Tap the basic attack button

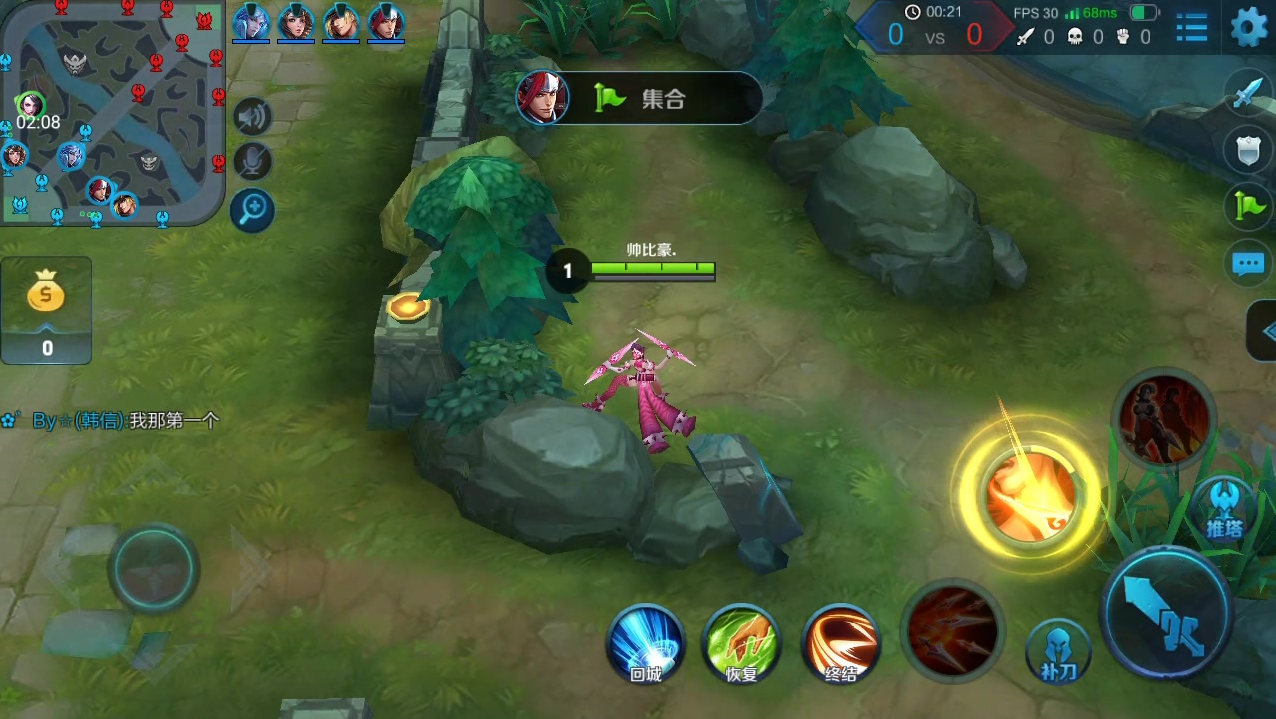click(x=1166, y=611)
